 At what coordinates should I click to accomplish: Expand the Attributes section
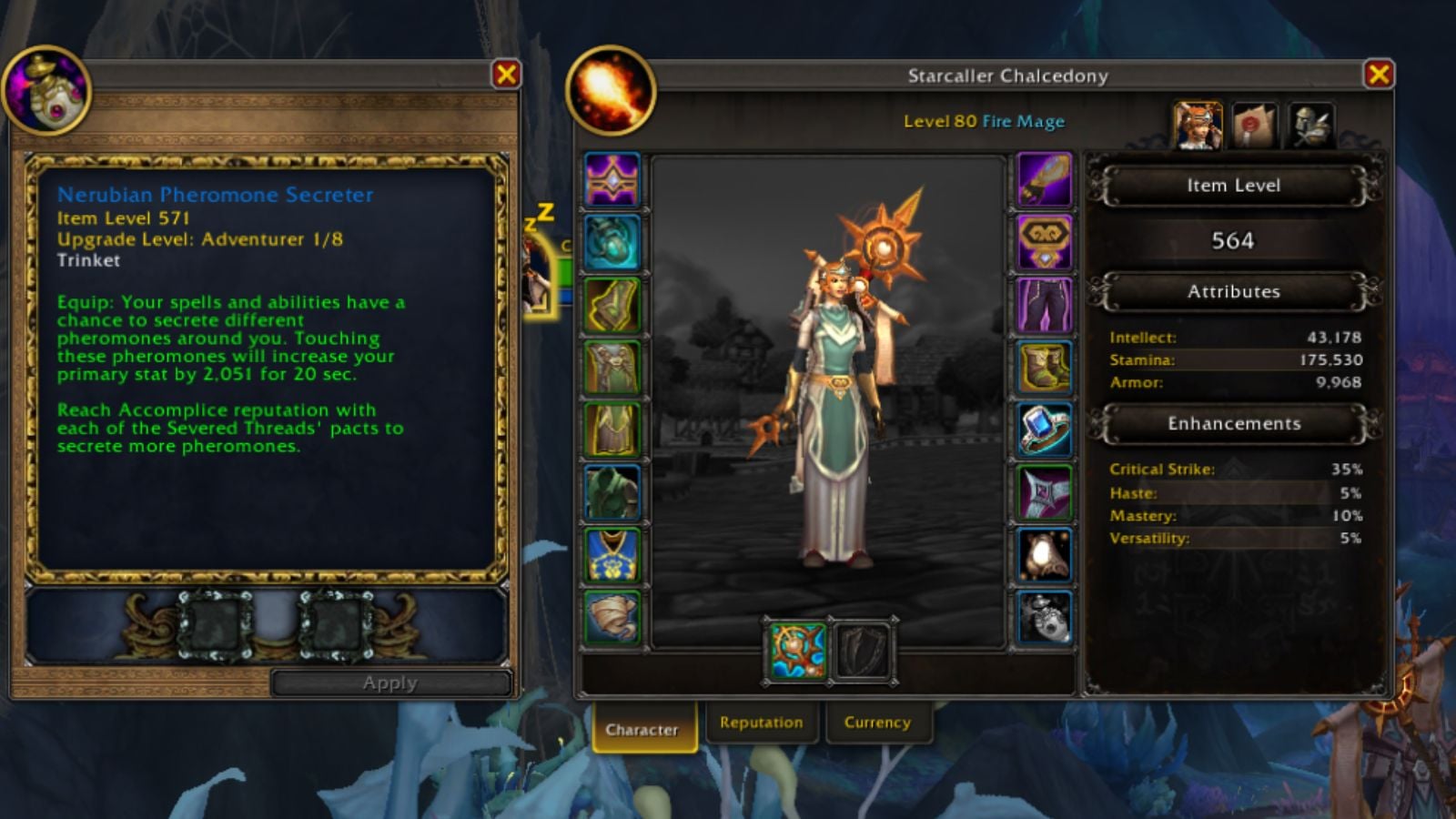(x=1232, y=292)
